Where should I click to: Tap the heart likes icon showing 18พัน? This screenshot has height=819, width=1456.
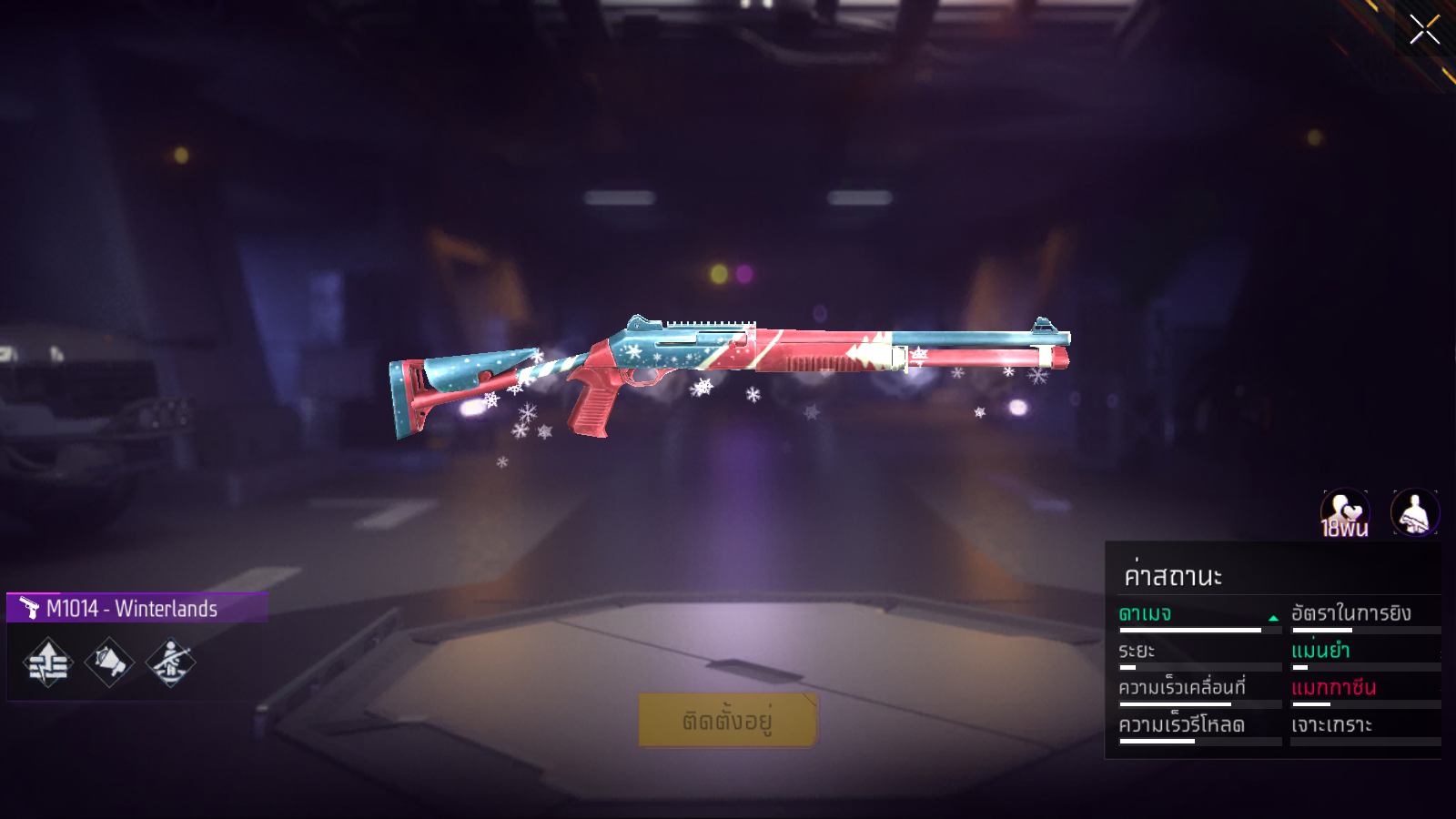click(x=1345, y=513)
